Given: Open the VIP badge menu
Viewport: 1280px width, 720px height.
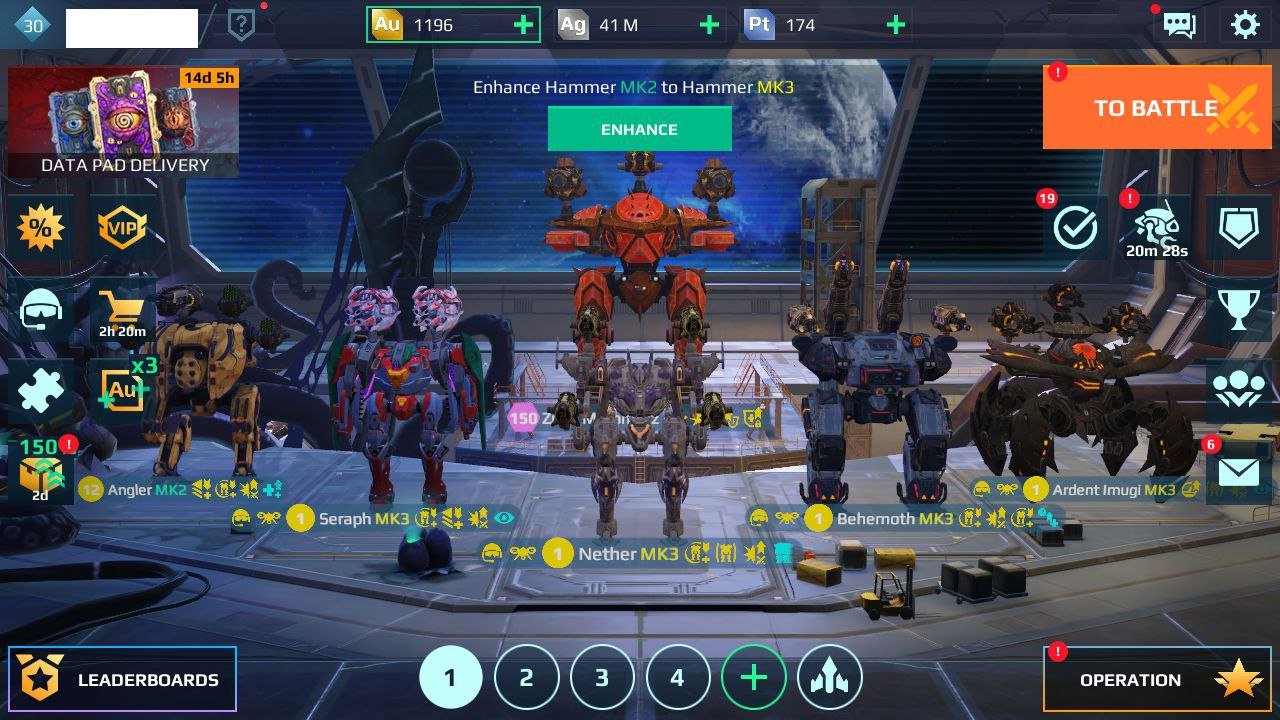Looking at the screenshot, I should pos(122,229).
